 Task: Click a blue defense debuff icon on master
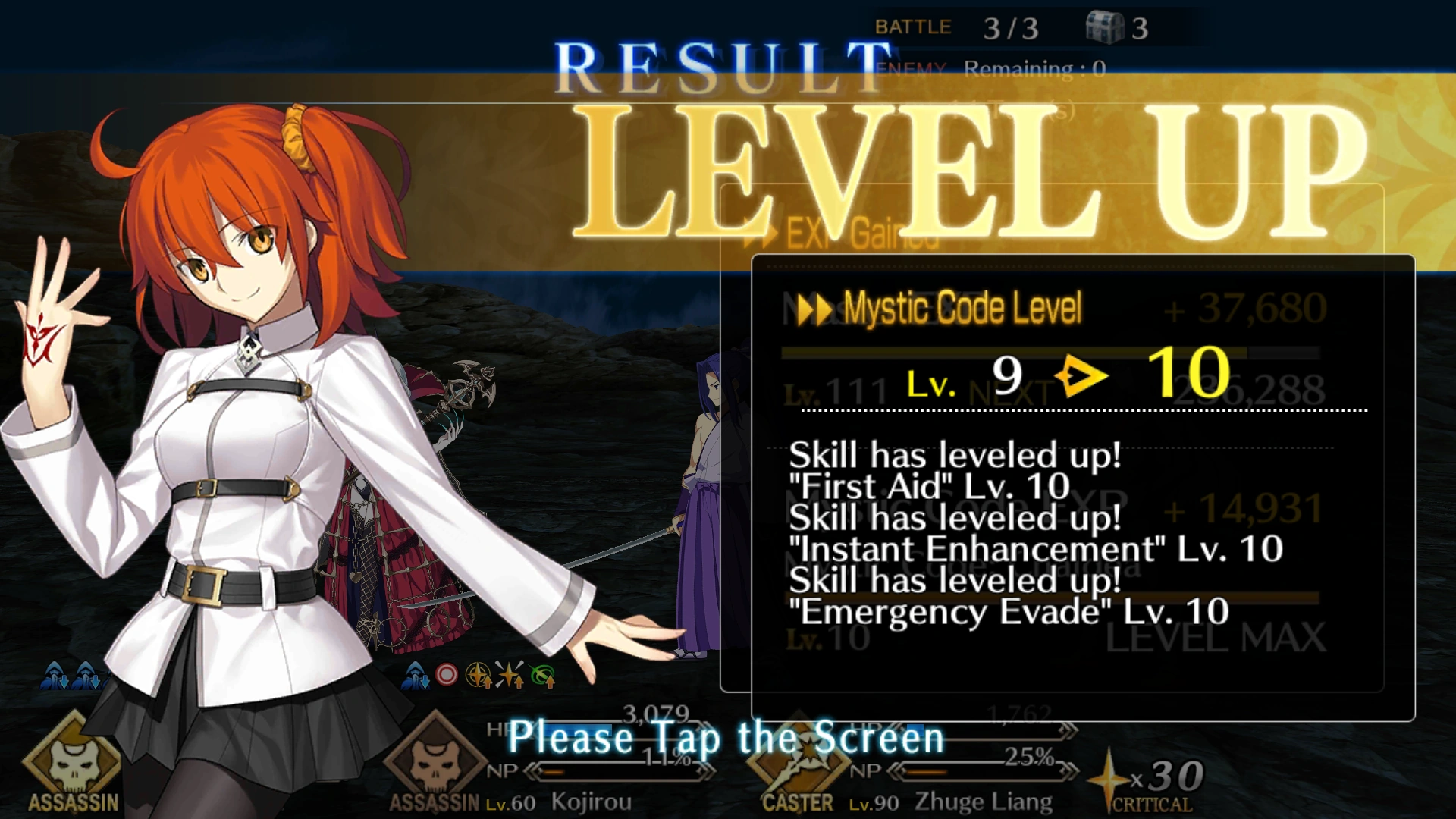[x=53, y=674]
